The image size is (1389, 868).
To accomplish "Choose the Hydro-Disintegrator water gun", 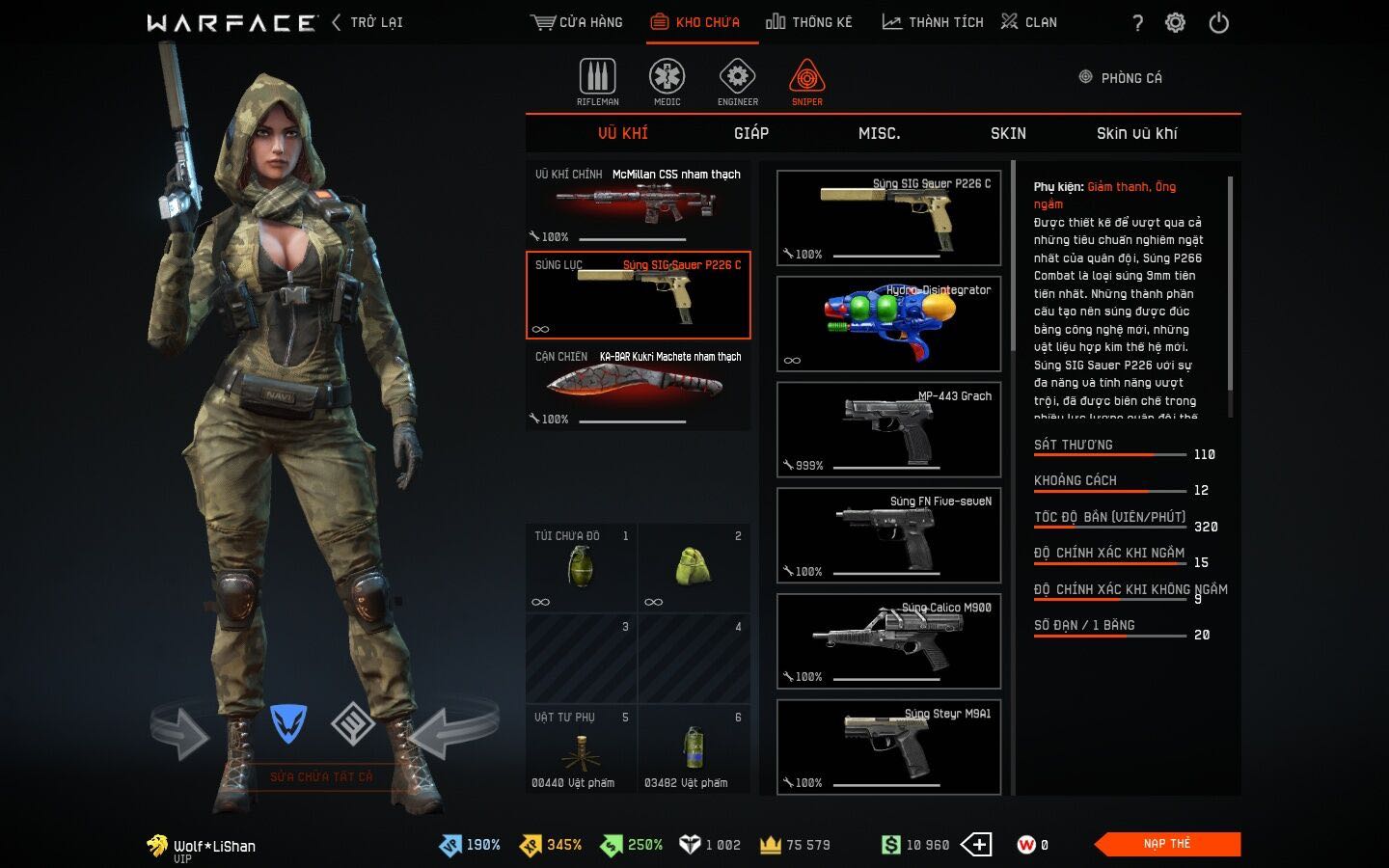I will click(x=888, y=324).
